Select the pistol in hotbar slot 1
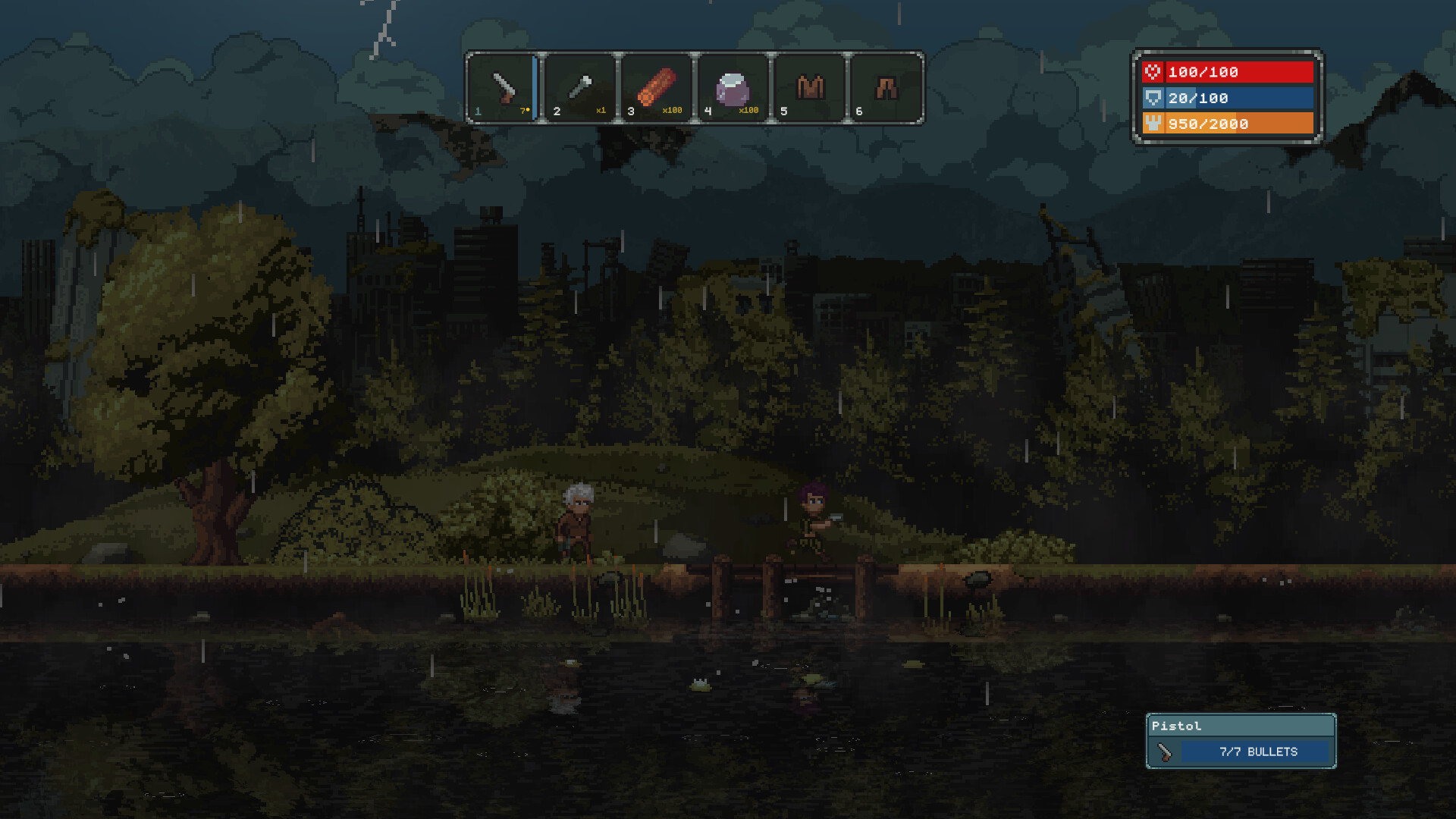The image size is (1456, 819). tap(503, 87)
